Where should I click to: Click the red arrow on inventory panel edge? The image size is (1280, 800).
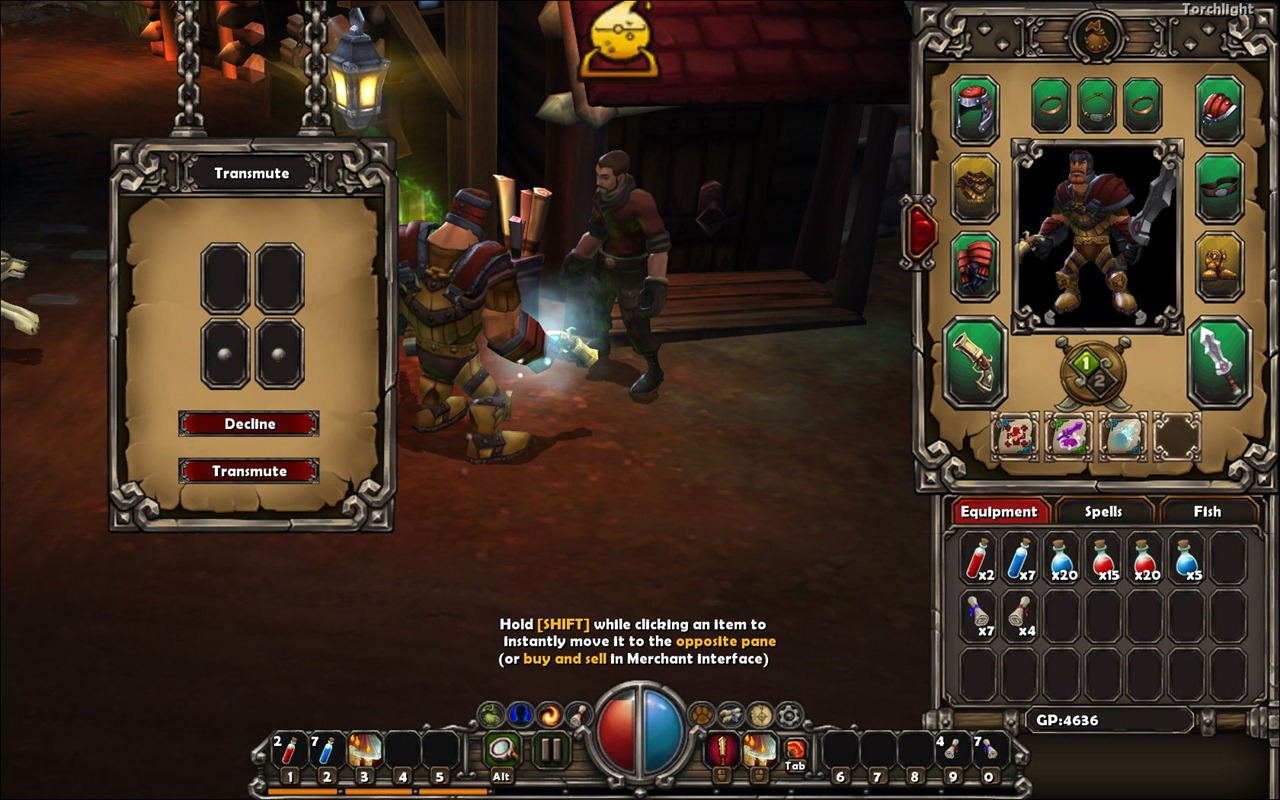pyautogui.click(x=921, y=232)
